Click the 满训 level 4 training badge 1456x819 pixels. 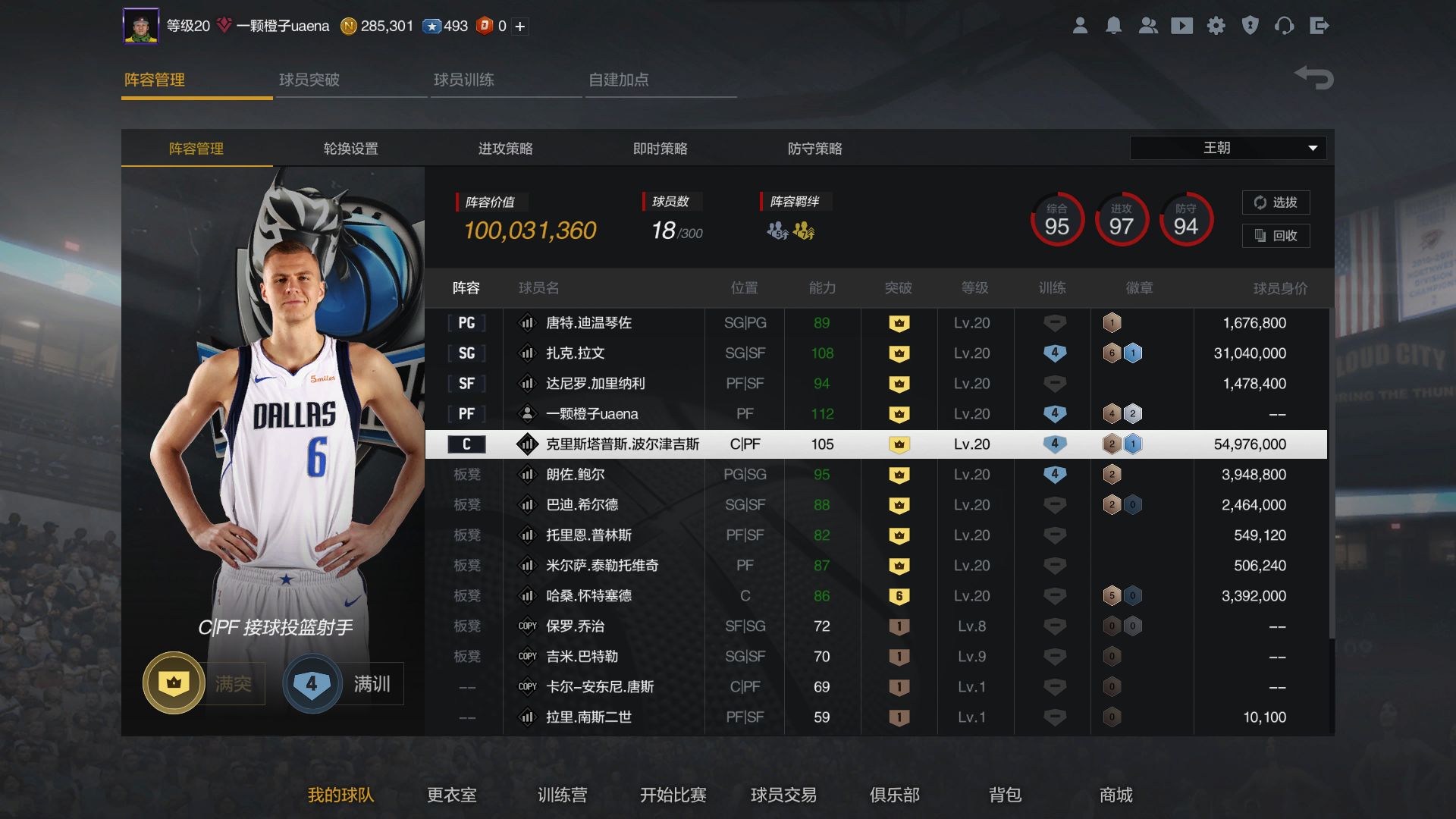[311, 683]
